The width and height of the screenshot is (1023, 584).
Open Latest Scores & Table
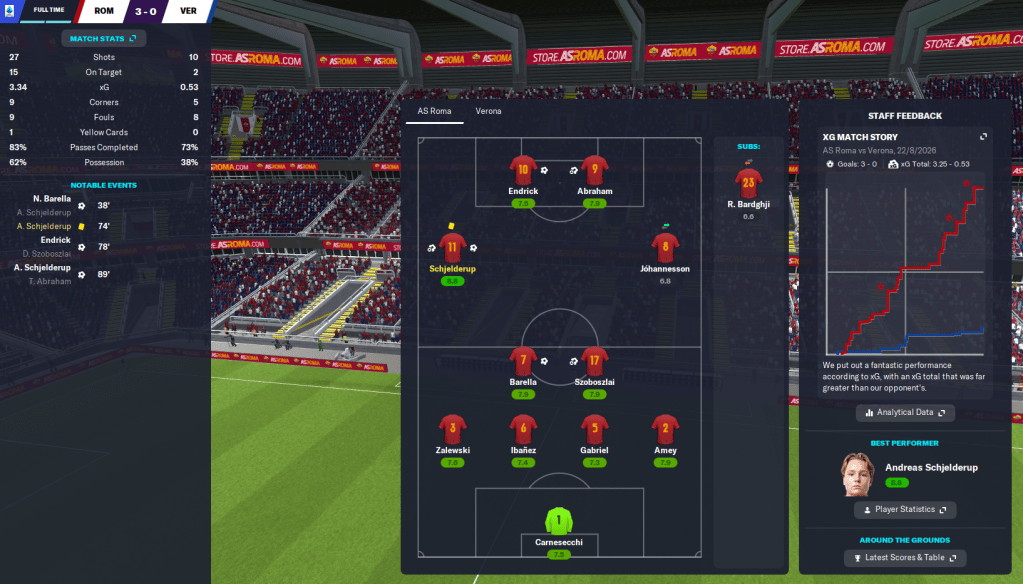(x=905, y=557)
